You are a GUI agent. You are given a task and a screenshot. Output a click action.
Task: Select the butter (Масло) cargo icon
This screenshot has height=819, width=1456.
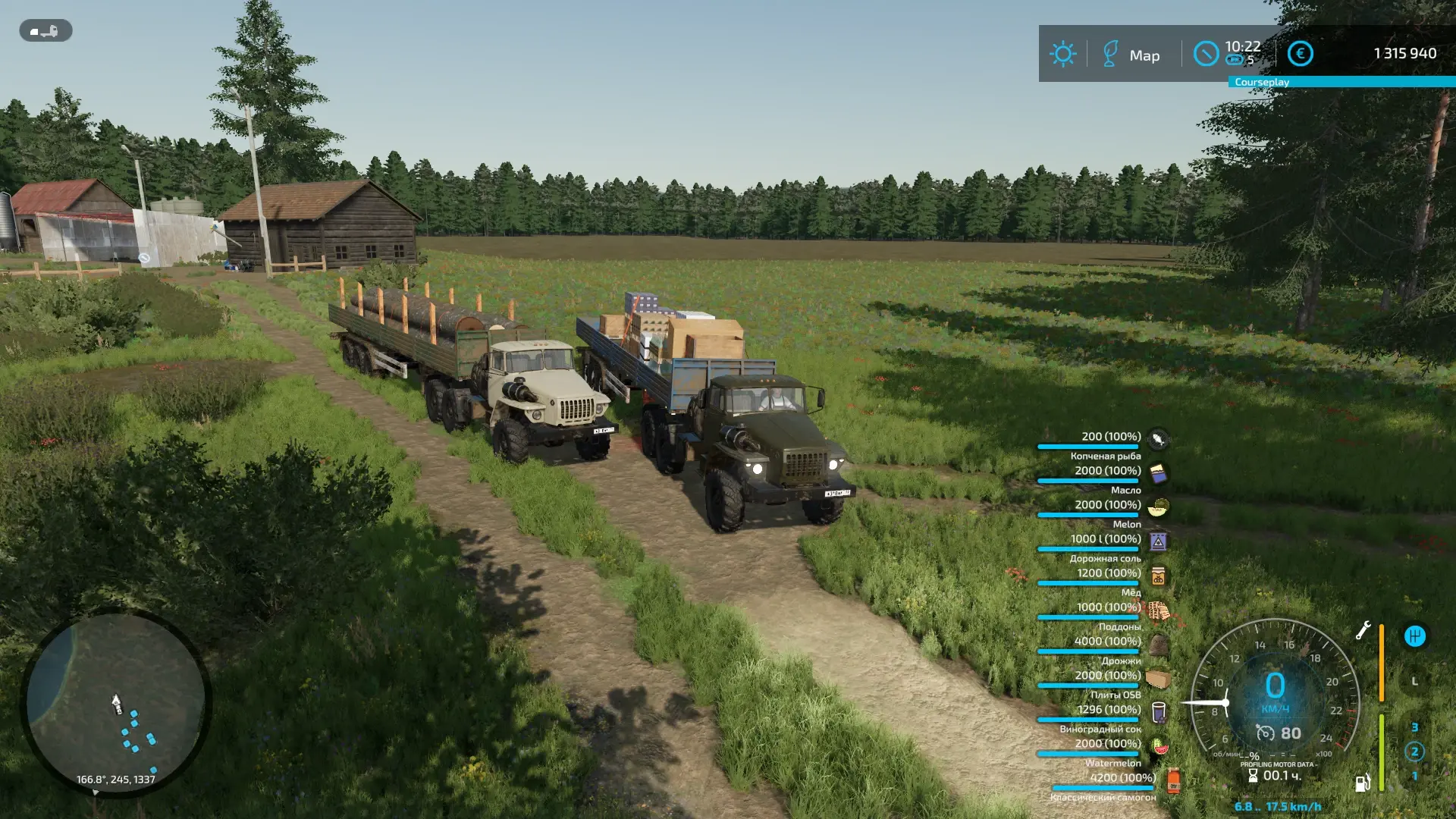pyautogui.click(x=1158, y=473)
